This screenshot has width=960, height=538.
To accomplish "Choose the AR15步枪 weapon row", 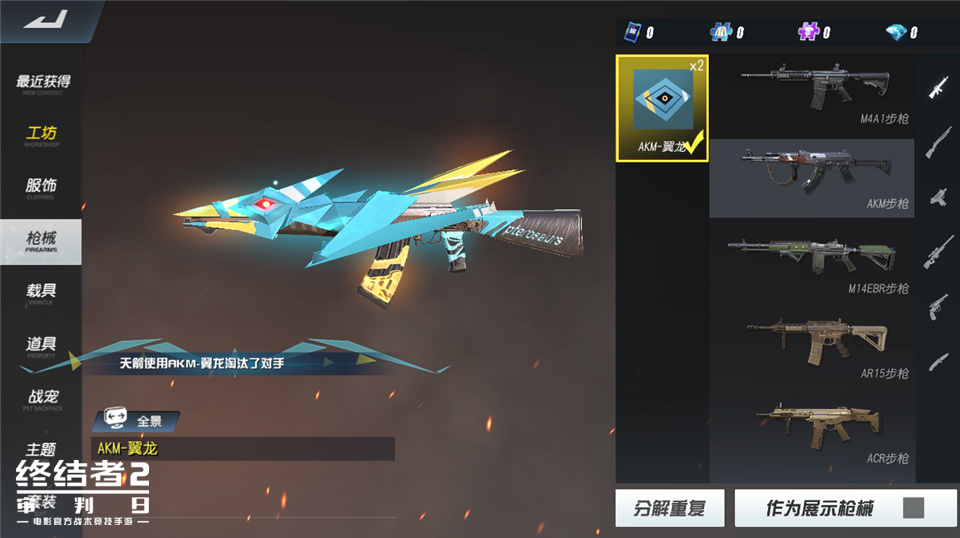I will click(x=812, y=347).
